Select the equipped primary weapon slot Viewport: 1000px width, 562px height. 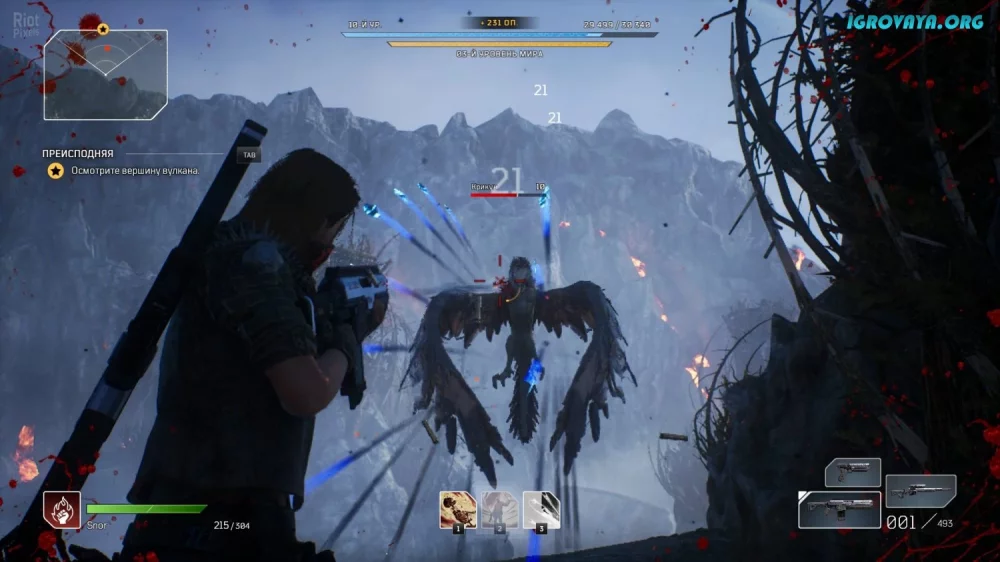[x=839, y=510]
